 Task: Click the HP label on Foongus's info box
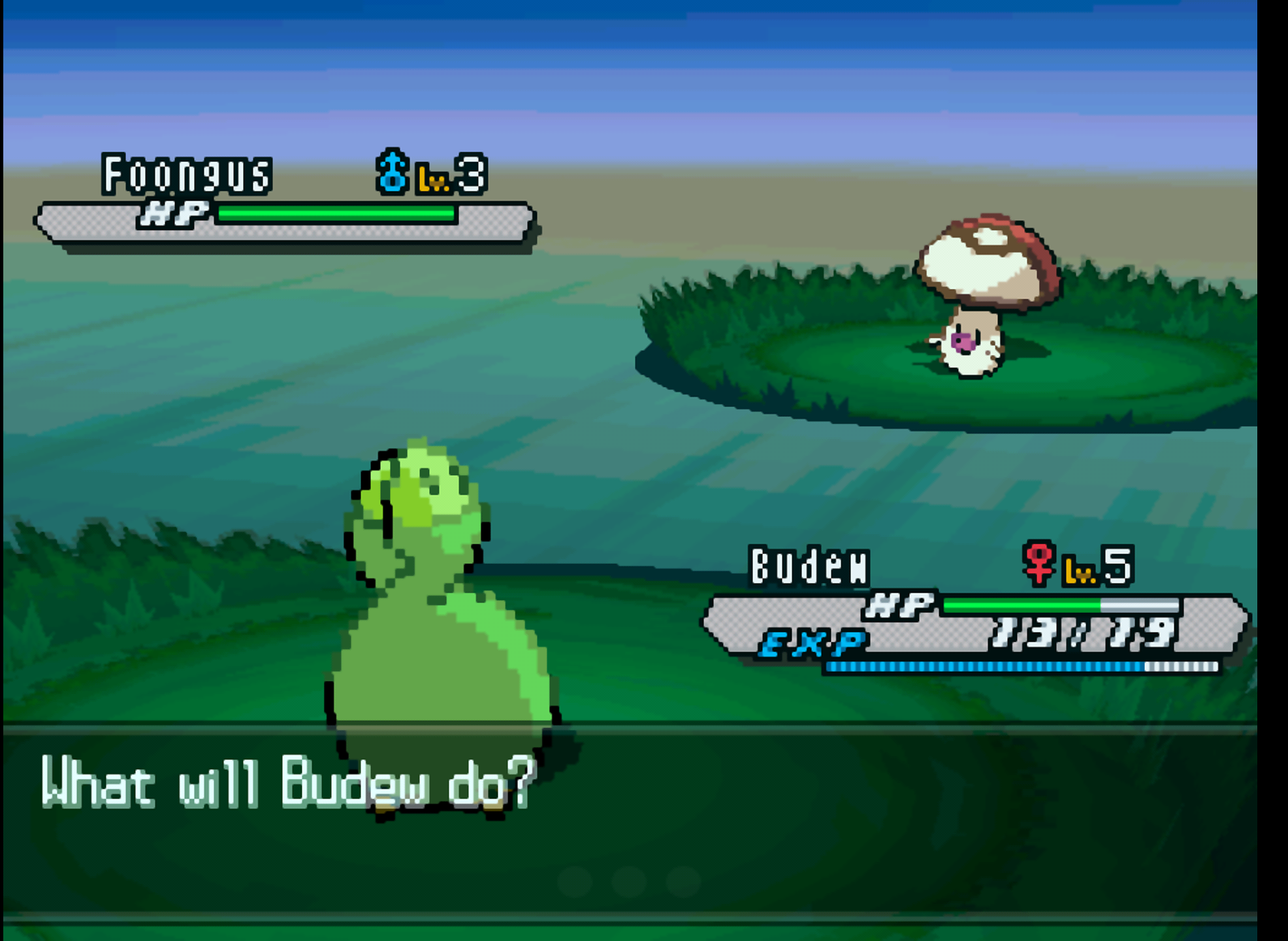pyautogui.click(x=175, y=216)
